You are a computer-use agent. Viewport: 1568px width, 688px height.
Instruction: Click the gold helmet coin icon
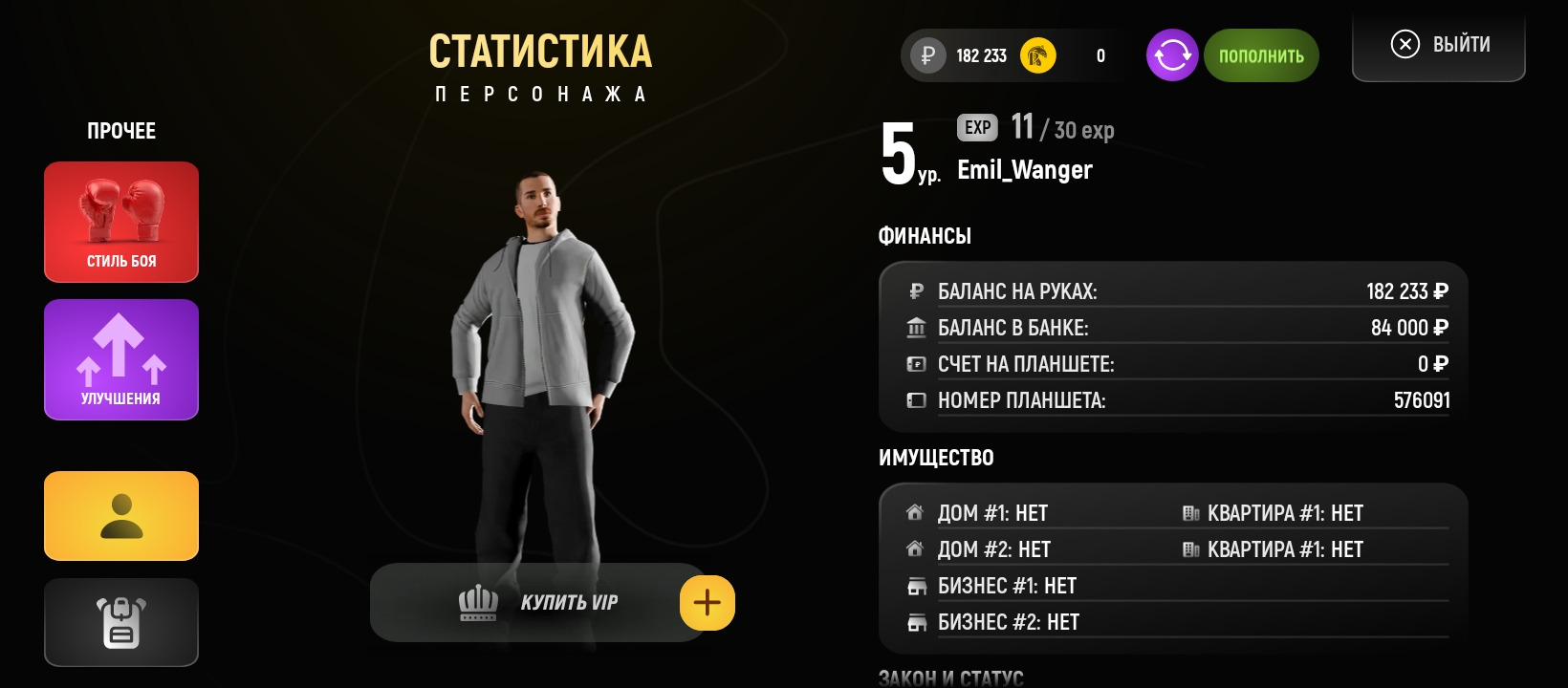(1038, 55)
